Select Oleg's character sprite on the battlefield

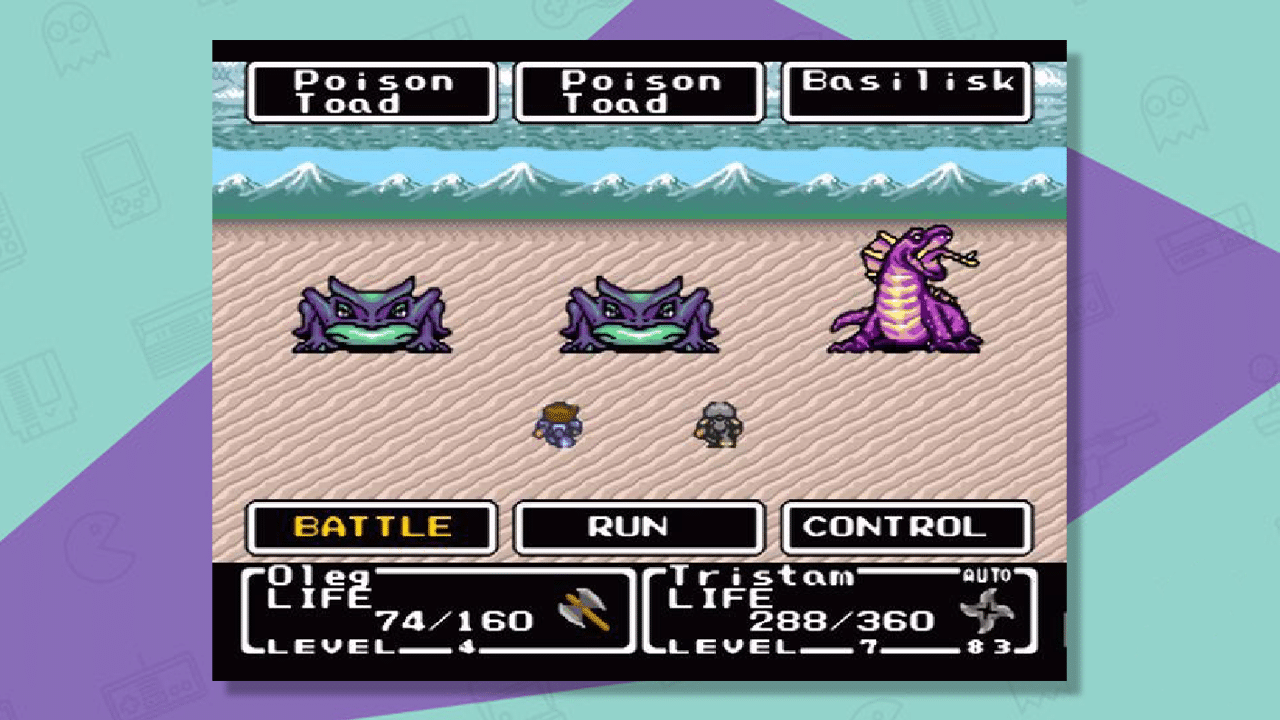[560, 425]
